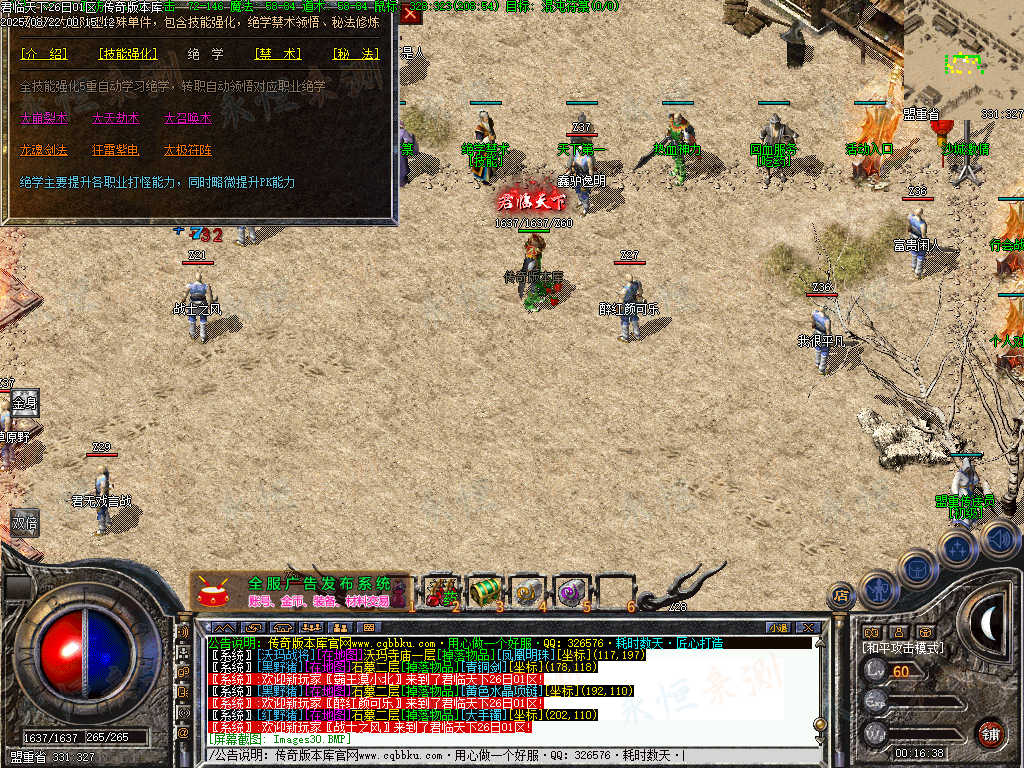This screenshot has width=1024, height=768.
Task: Toggle sound with the speaker button
Action: (x=999, y=538)
